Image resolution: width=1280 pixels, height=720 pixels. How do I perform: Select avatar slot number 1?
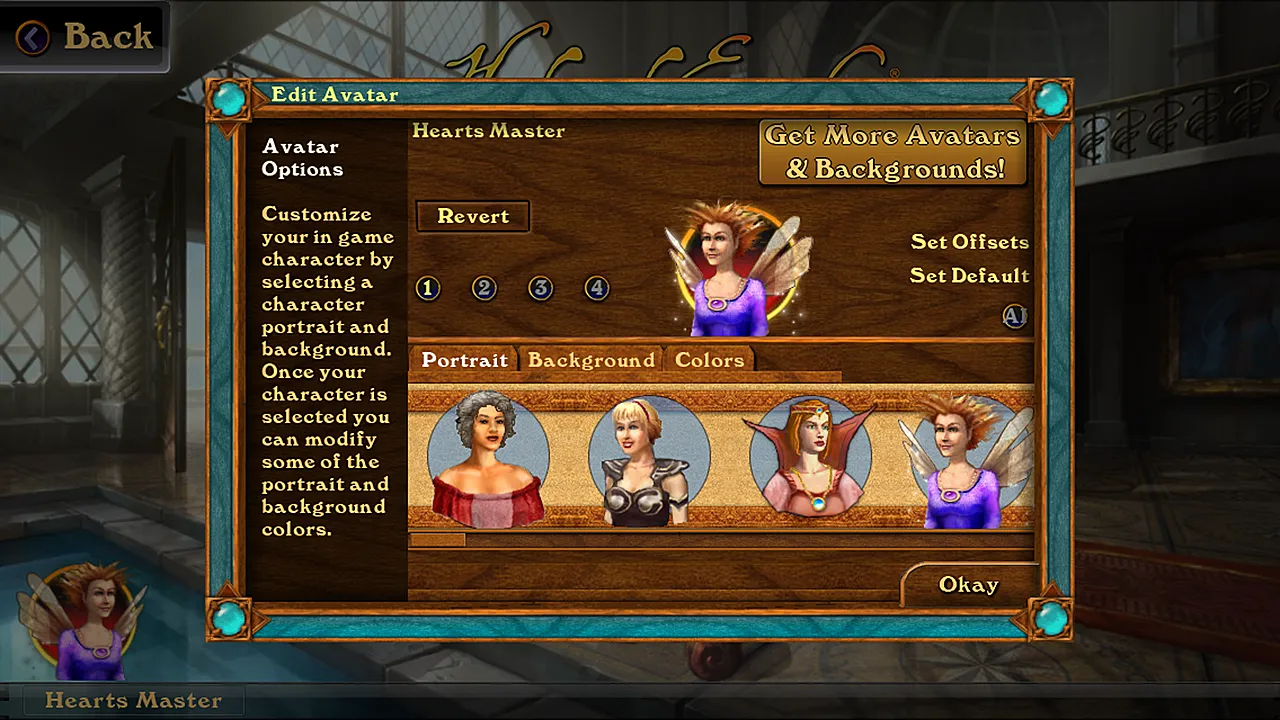(x=428, y=288)
